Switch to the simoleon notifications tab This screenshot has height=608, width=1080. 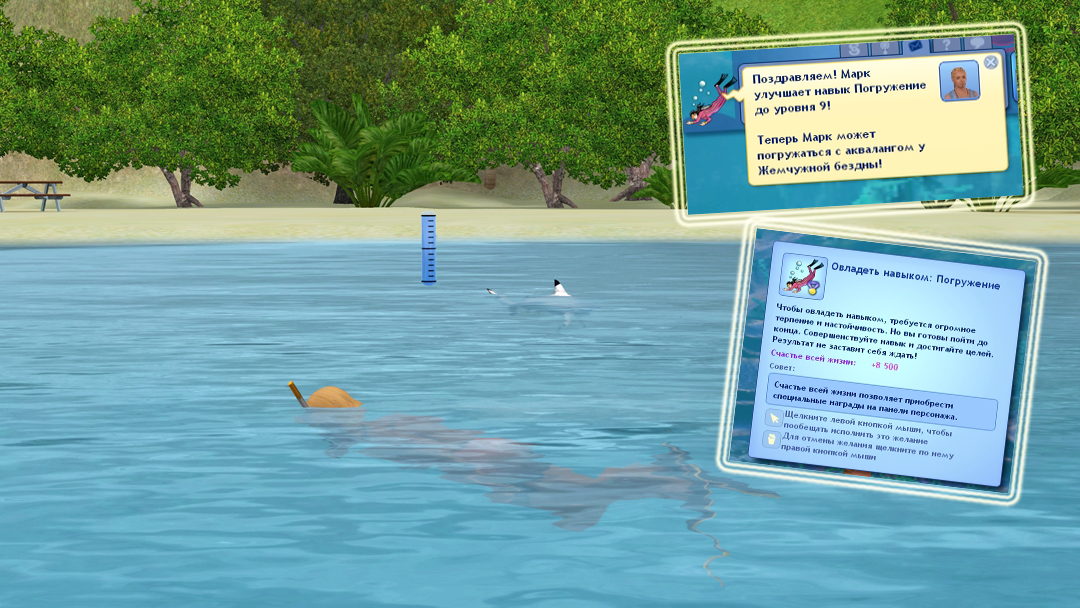click(853, 49)
